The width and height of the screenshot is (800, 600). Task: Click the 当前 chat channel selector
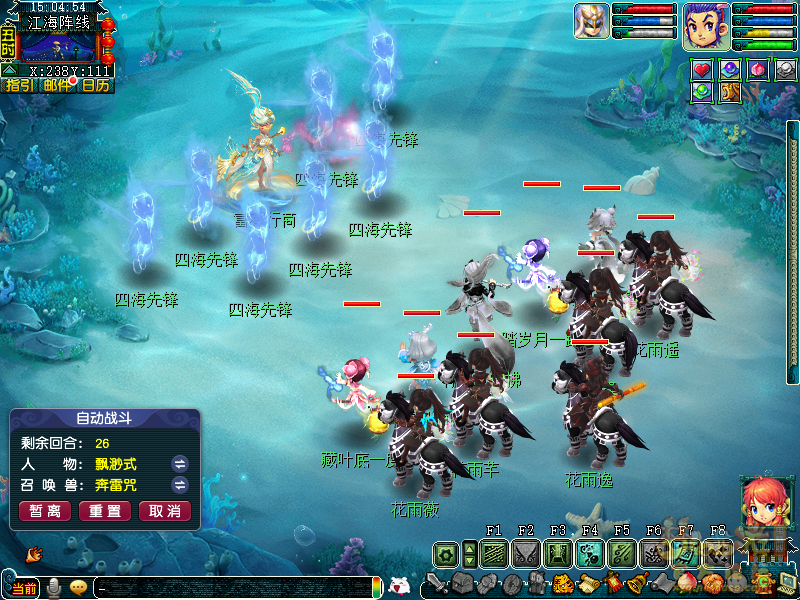tap(24, 588)
